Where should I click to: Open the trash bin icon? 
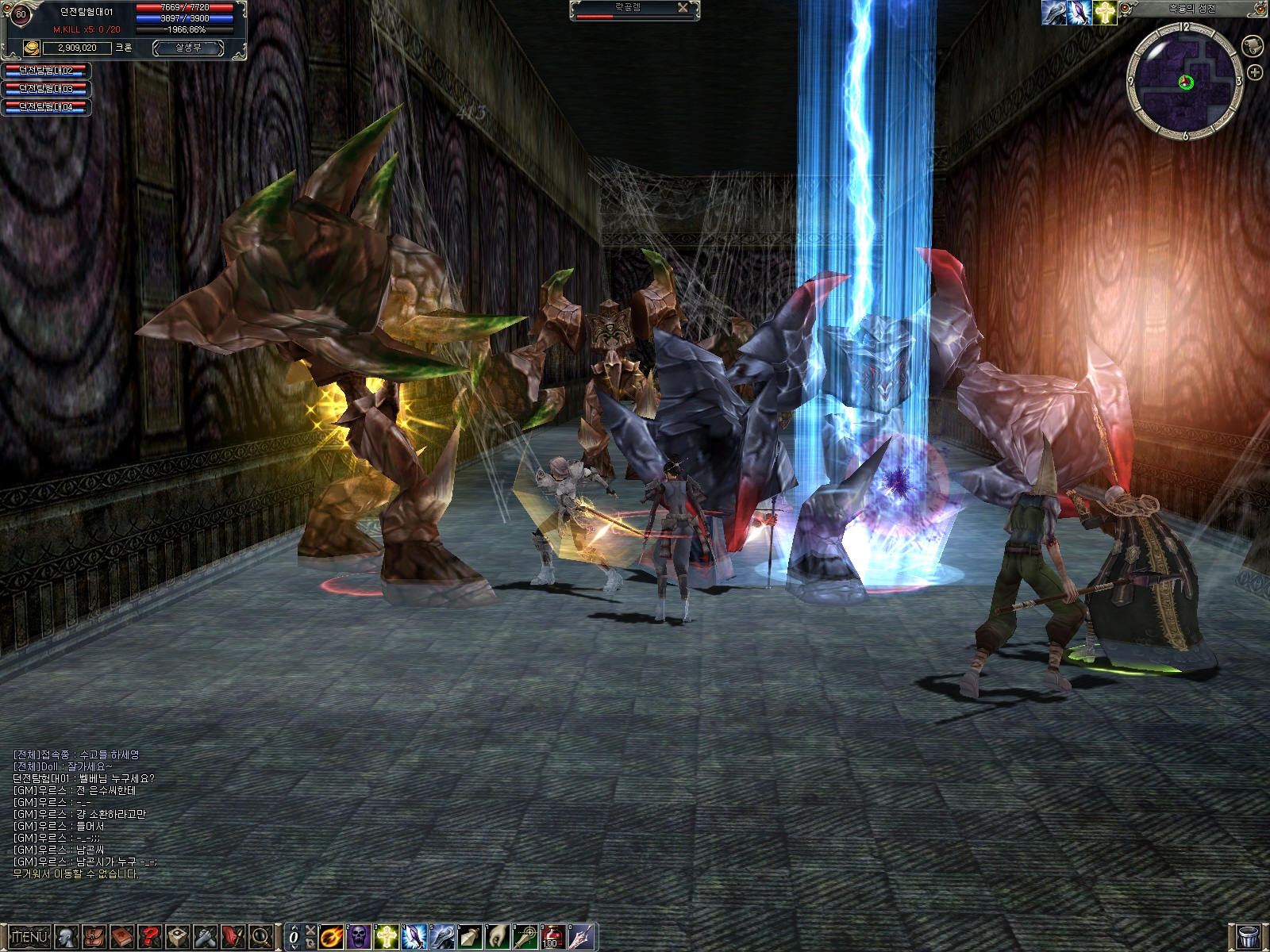pos(1249,937)
